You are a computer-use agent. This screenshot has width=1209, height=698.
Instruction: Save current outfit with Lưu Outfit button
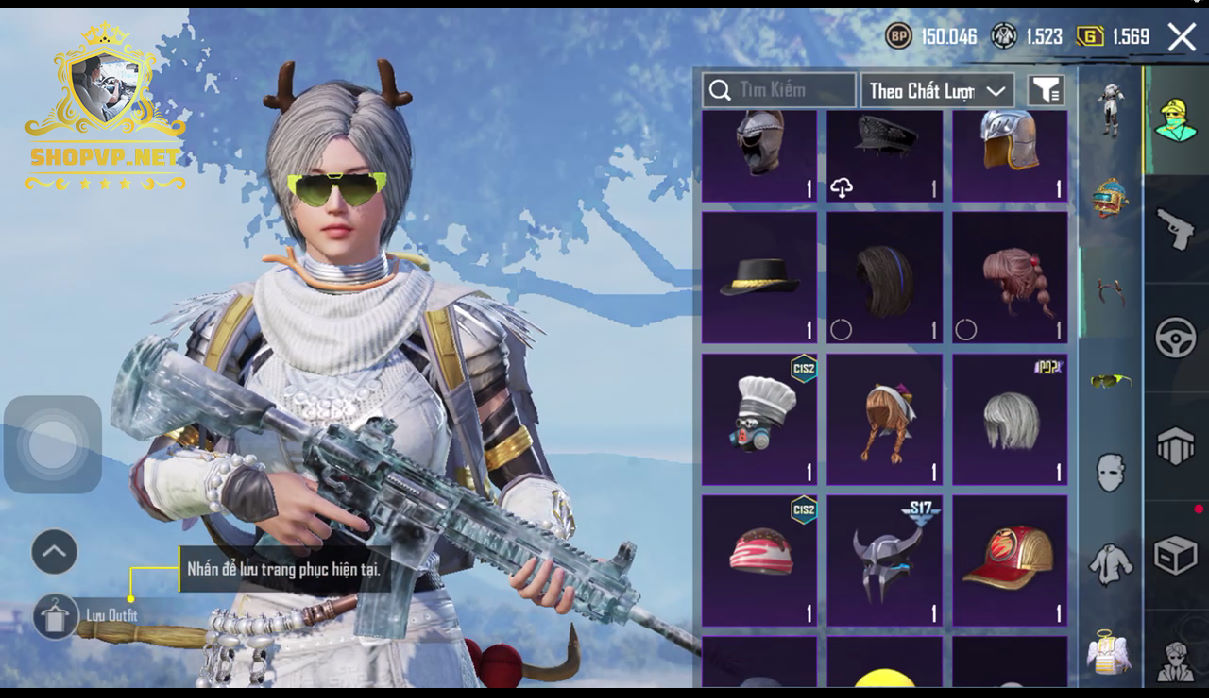pos(56,615)
